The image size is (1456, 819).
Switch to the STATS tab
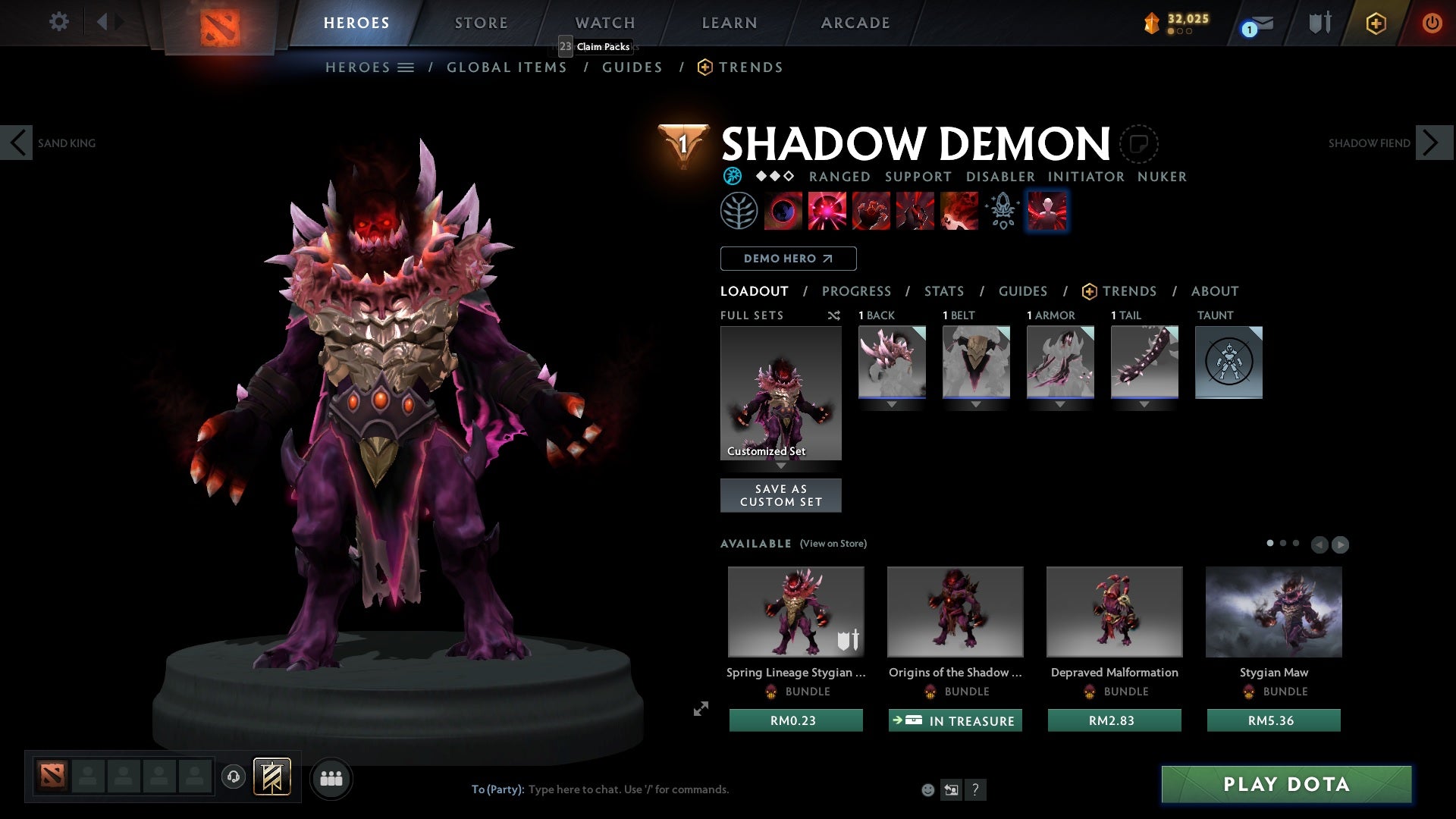pos(943,291)
